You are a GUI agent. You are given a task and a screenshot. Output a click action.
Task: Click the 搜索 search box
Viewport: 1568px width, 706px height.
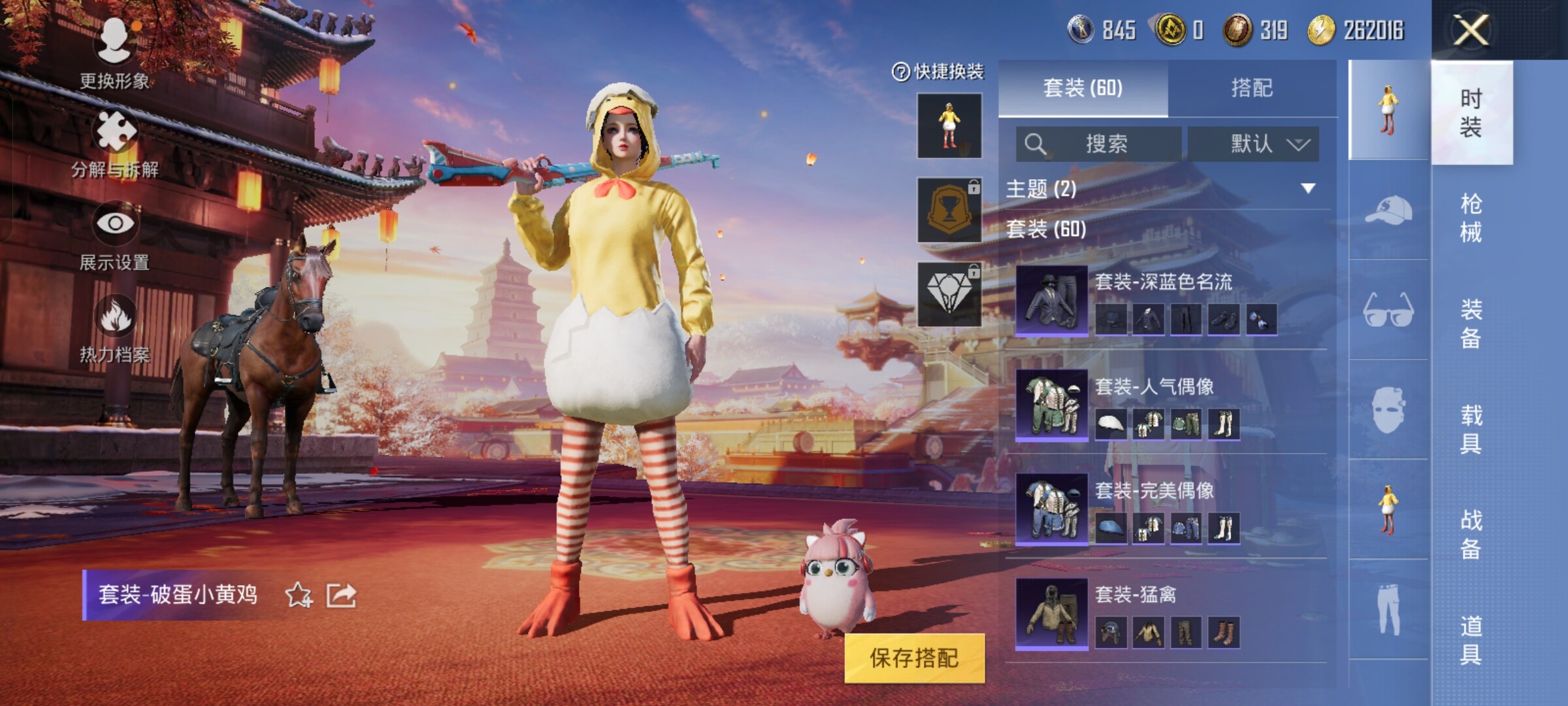pos(1099,144)
